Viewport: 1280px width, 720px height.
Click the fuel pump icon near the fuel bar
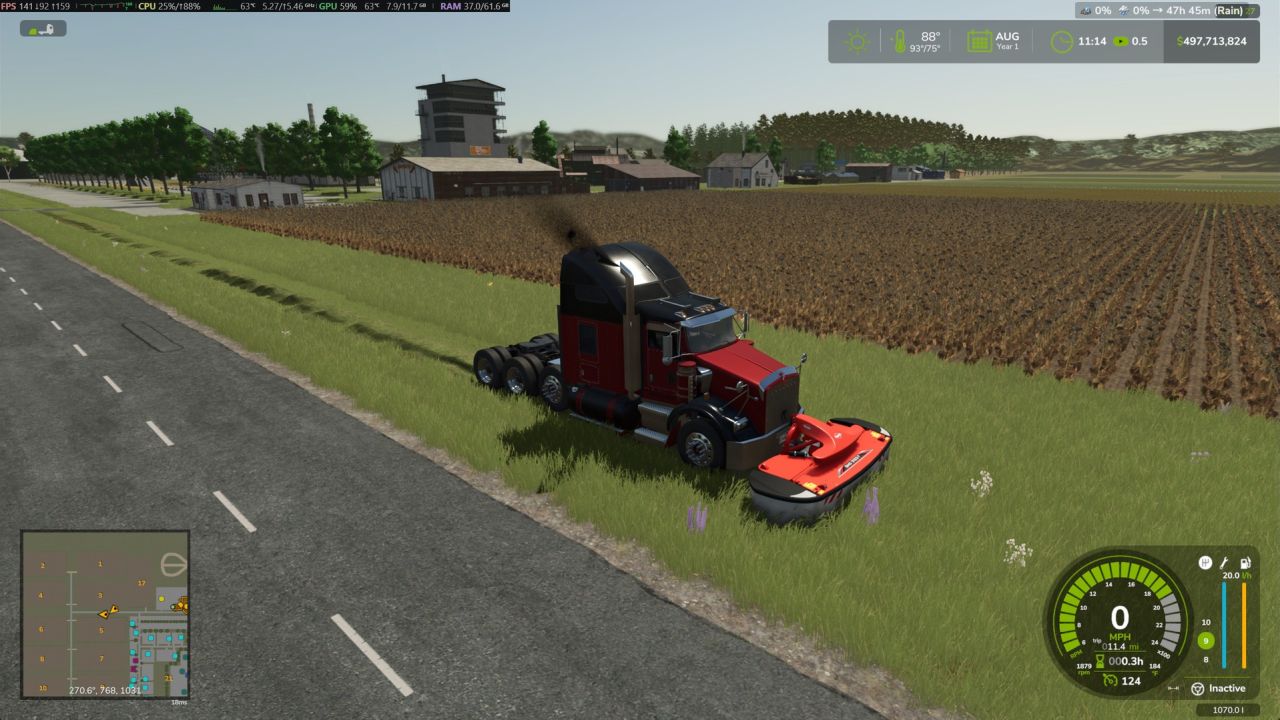point(1245,563)
